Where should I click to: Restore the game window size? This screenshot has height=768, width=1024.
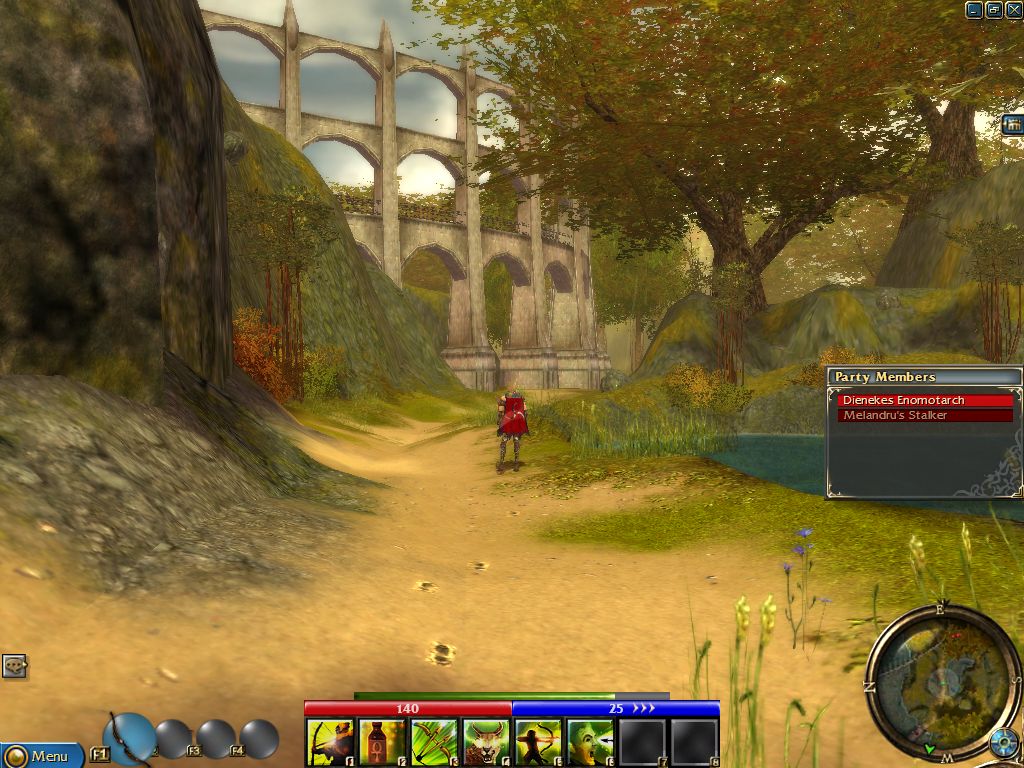tap(994, 10)
